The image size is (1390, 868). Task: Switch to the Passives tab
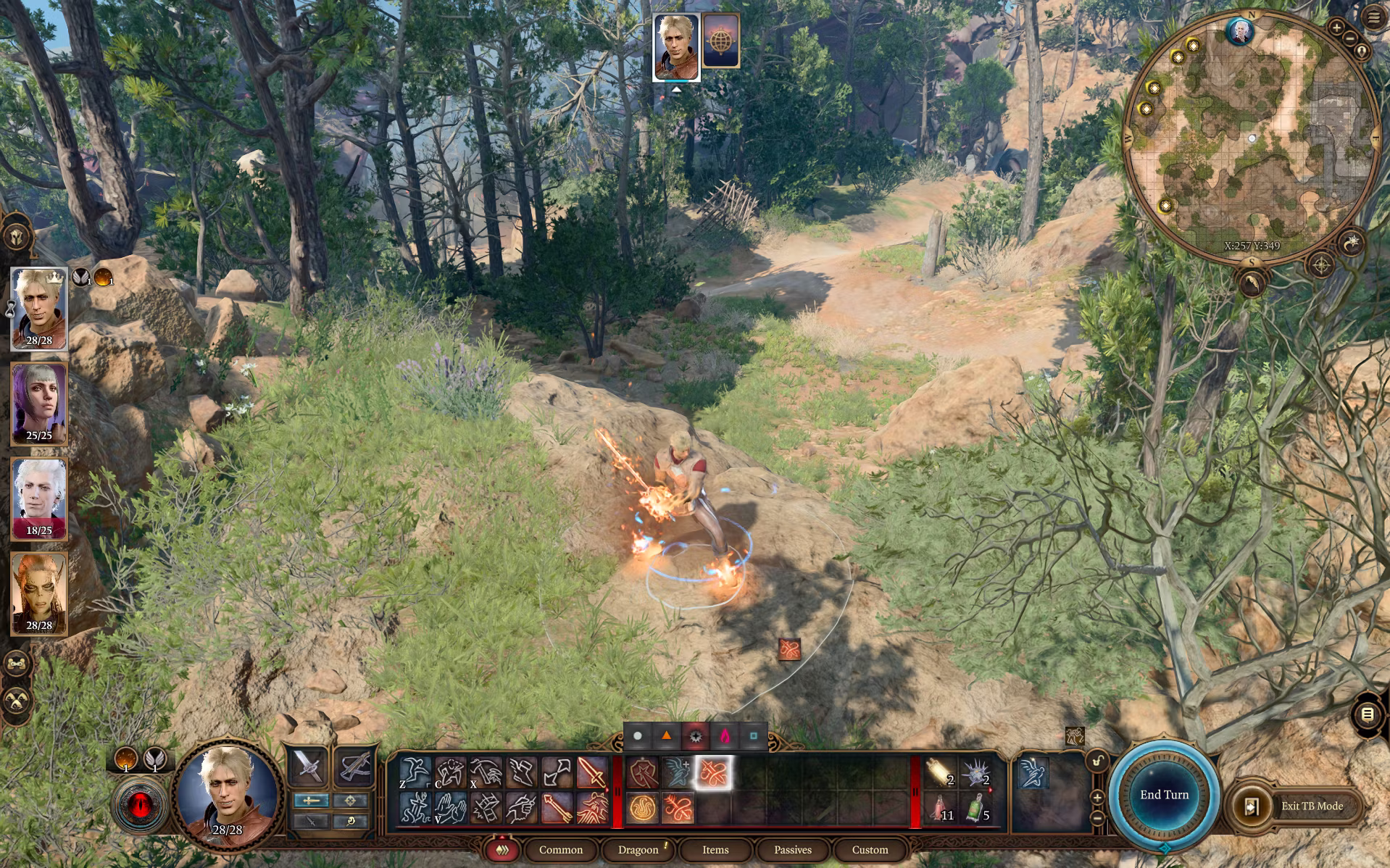[x=792, y=850]
